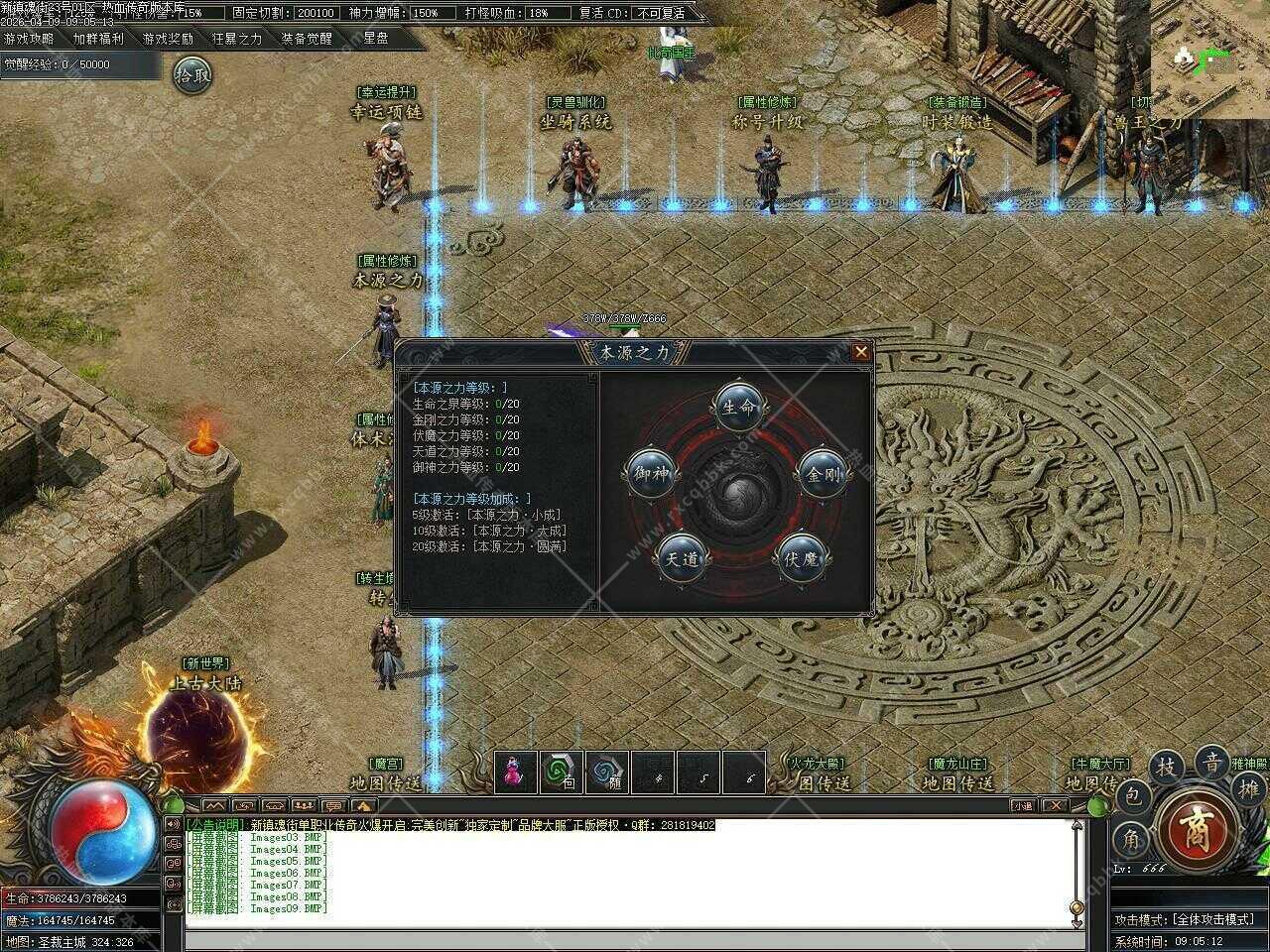Viewport: 1270px width, 952px height.
Task: Open the 游戏攻略 menu
Action: [29, 39]
